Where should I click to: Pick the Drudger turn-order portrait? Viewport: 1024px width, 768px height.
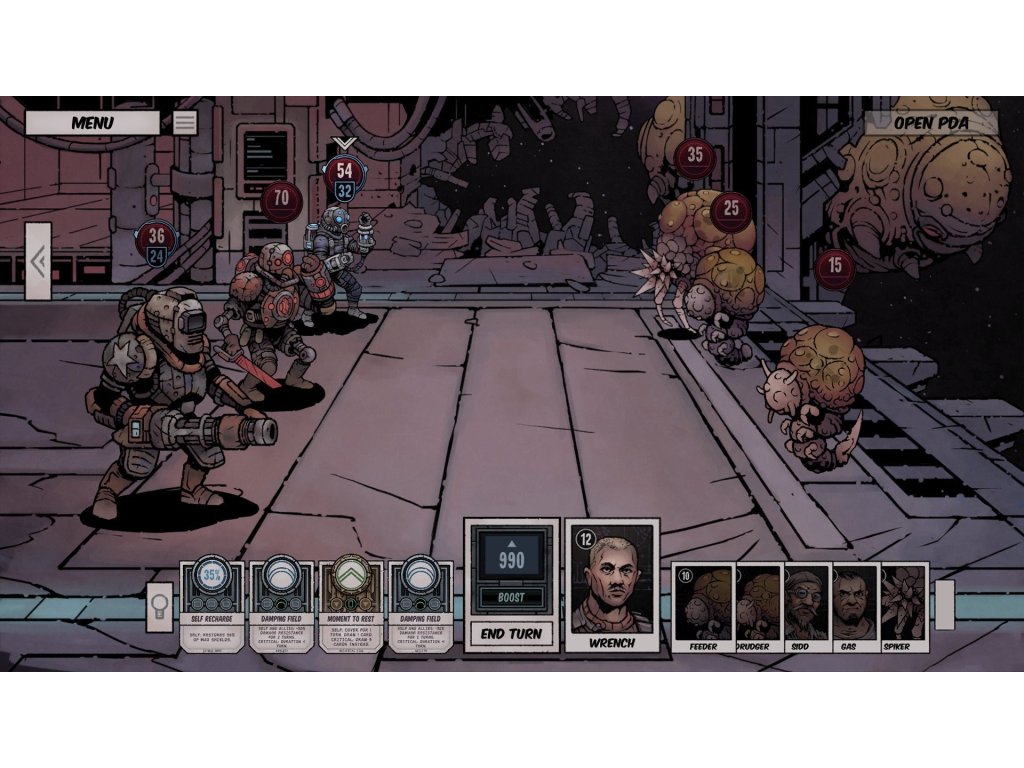(x=759, y=605)
